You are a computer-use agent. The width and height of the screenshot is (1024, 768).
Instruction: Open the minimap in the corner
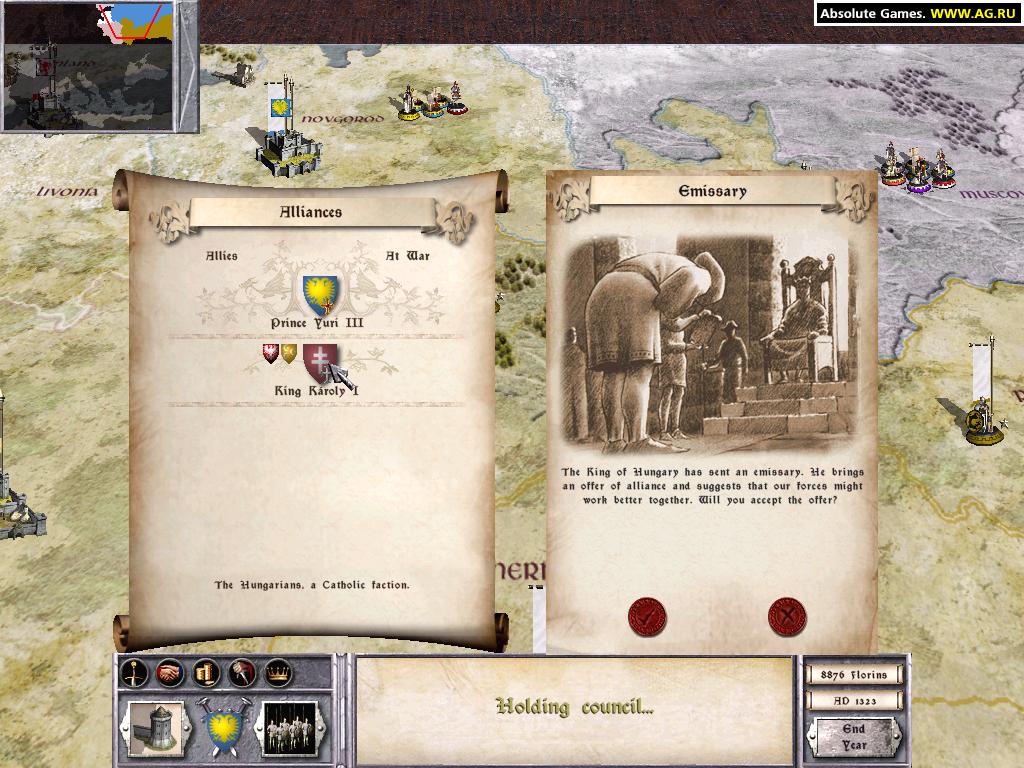[x=98, y=66]
